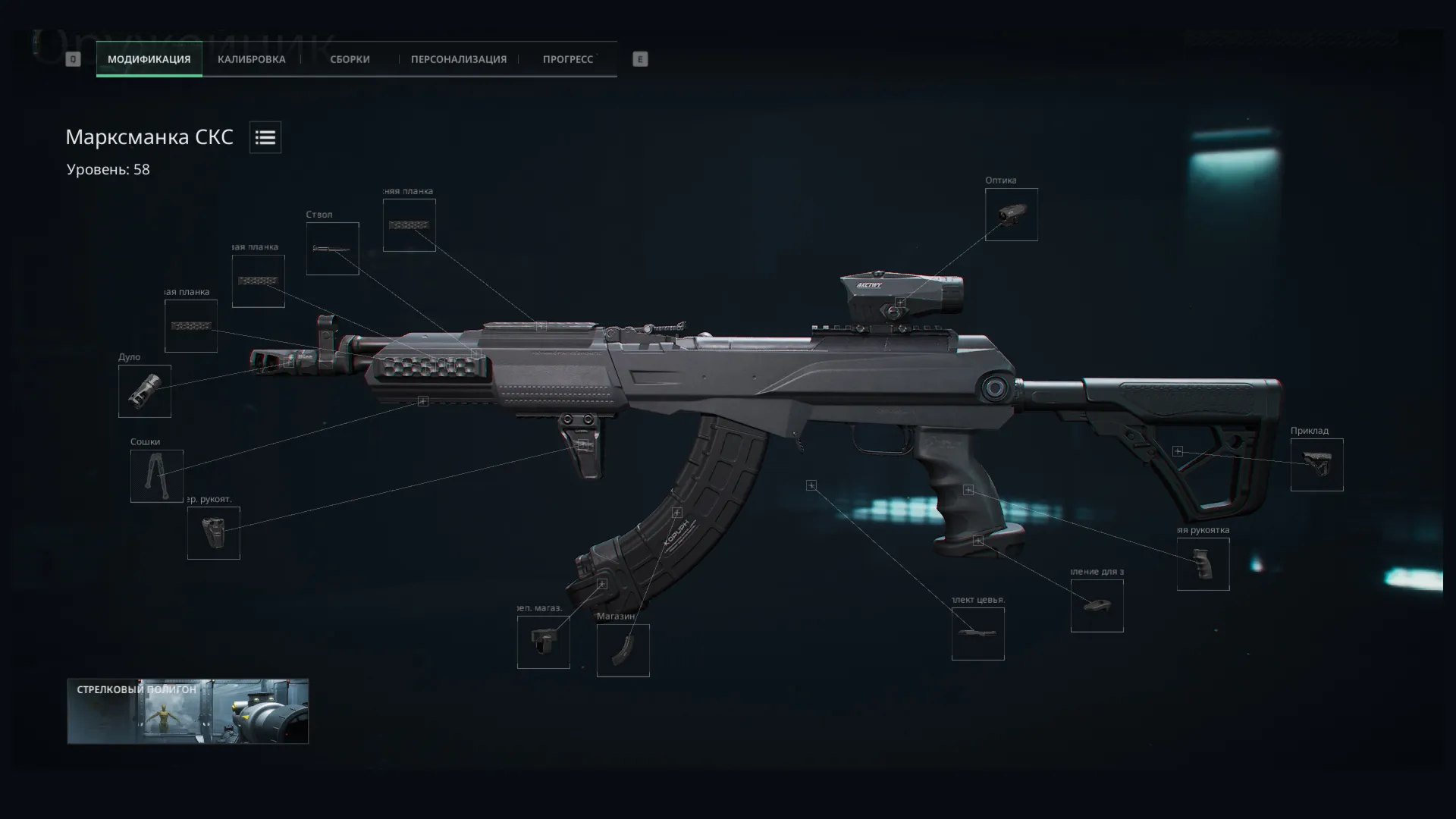The width and height of the screenshot is (1456, 819).
Task: Choose the Ствол barrel slot
Action: click(332, 249)
